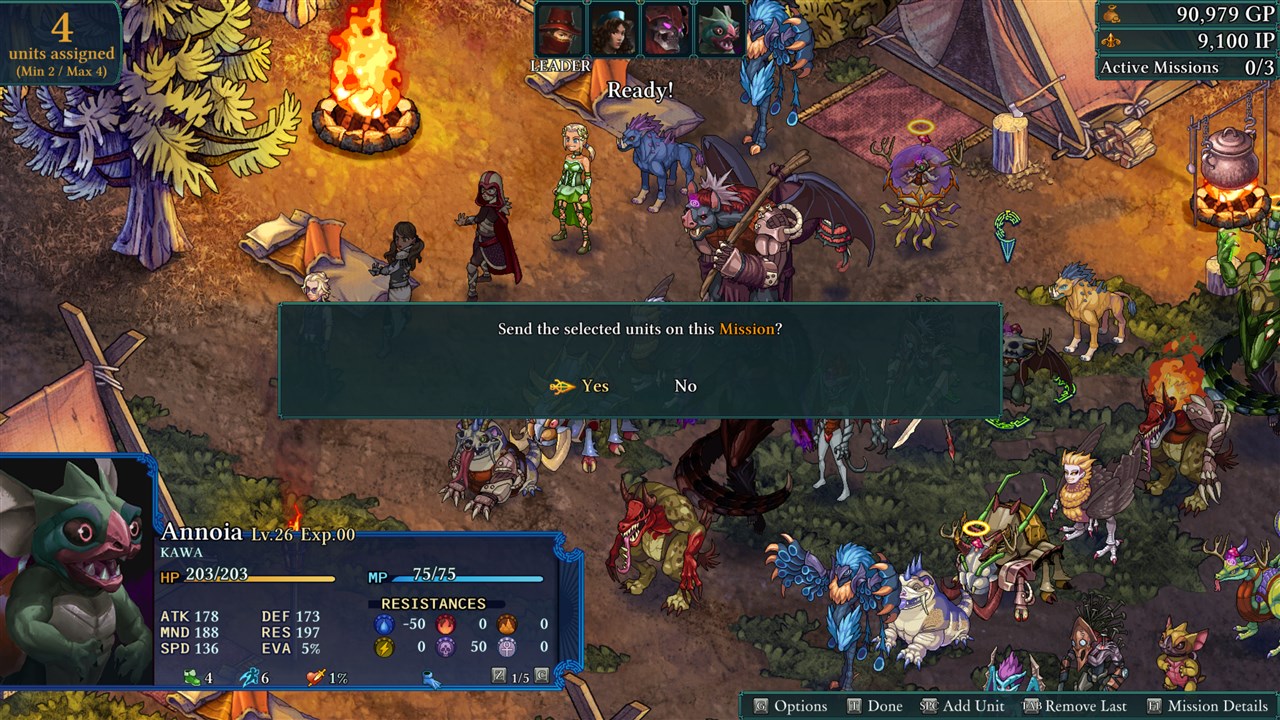Viewport: 1280px width, 720px height.
Task: Click the lightning resistance icon
Action: pos(384,647)
